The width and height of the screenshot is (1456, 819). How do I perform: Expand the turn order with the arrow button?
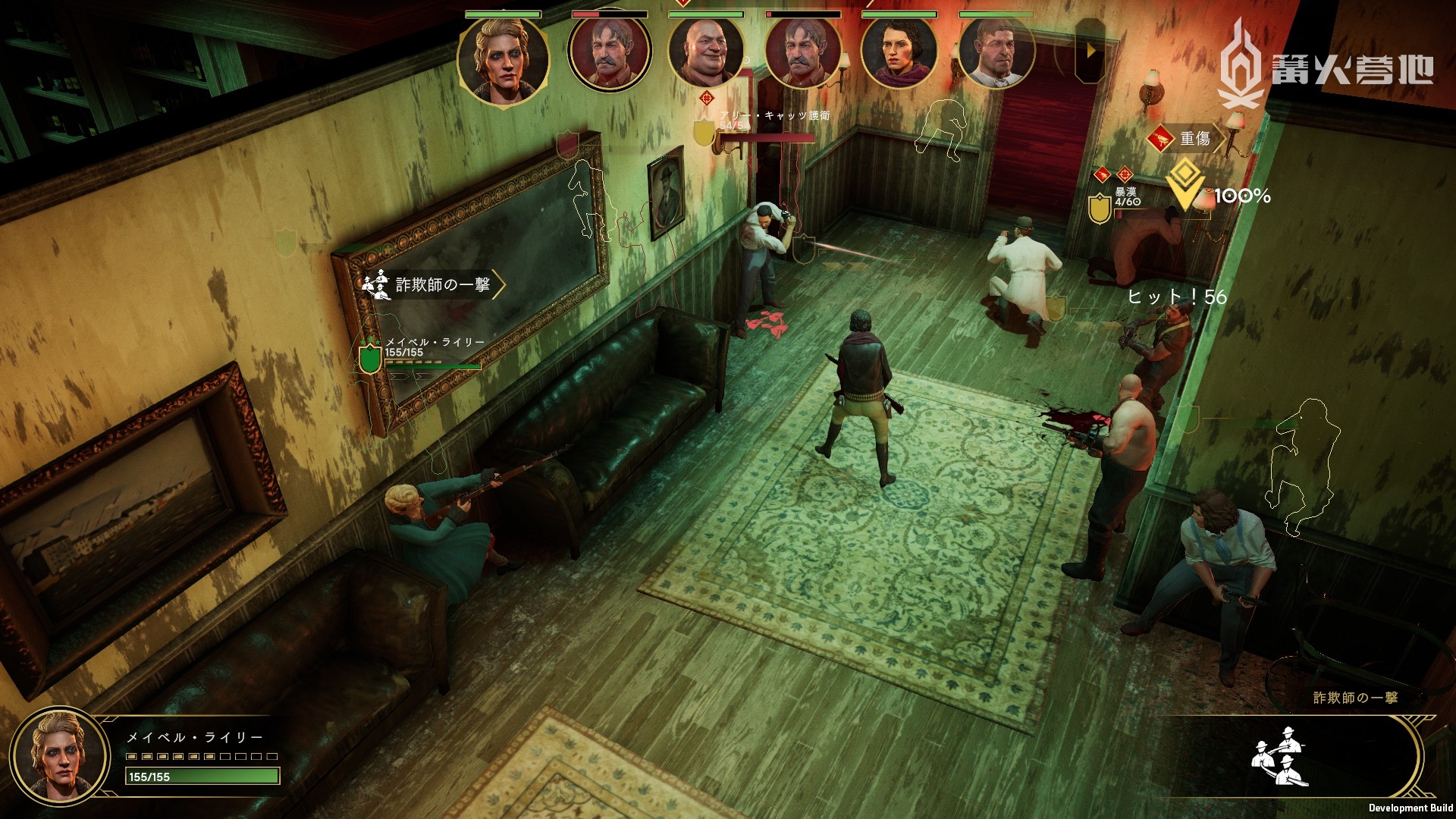pyautogui.click(x=1090, y=51)
